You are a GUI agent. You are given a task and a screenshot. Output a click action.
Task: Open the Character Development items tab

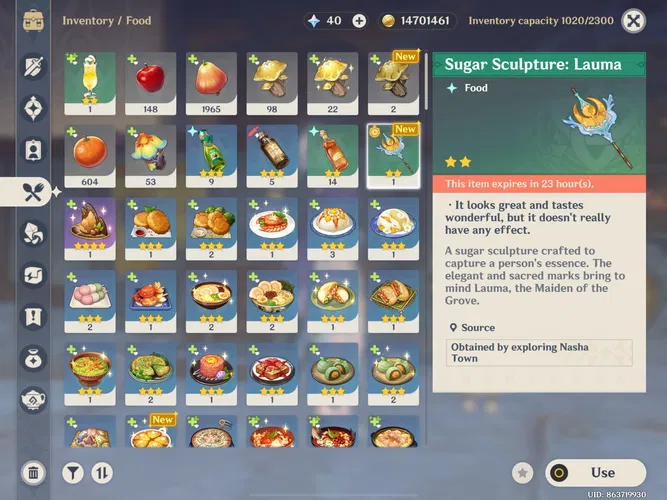point(33,149)
